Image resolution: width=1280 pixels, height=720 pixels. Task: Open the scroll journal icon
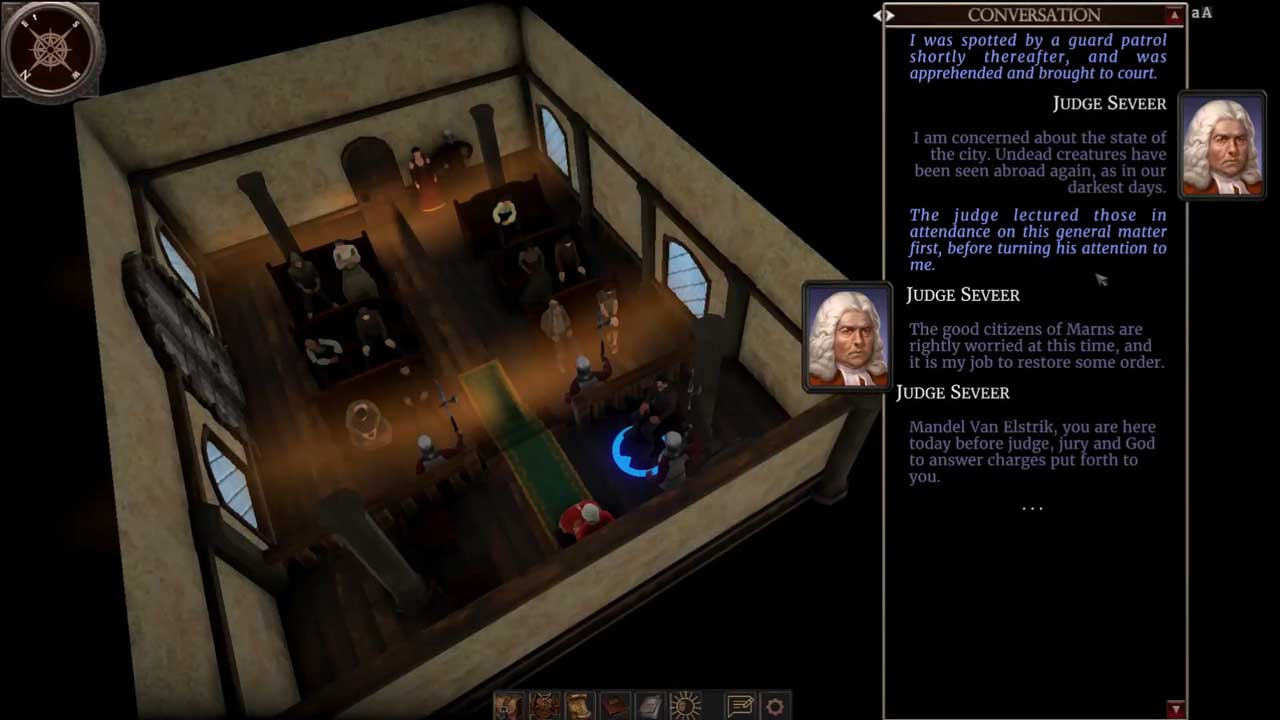tap(580, 706)
